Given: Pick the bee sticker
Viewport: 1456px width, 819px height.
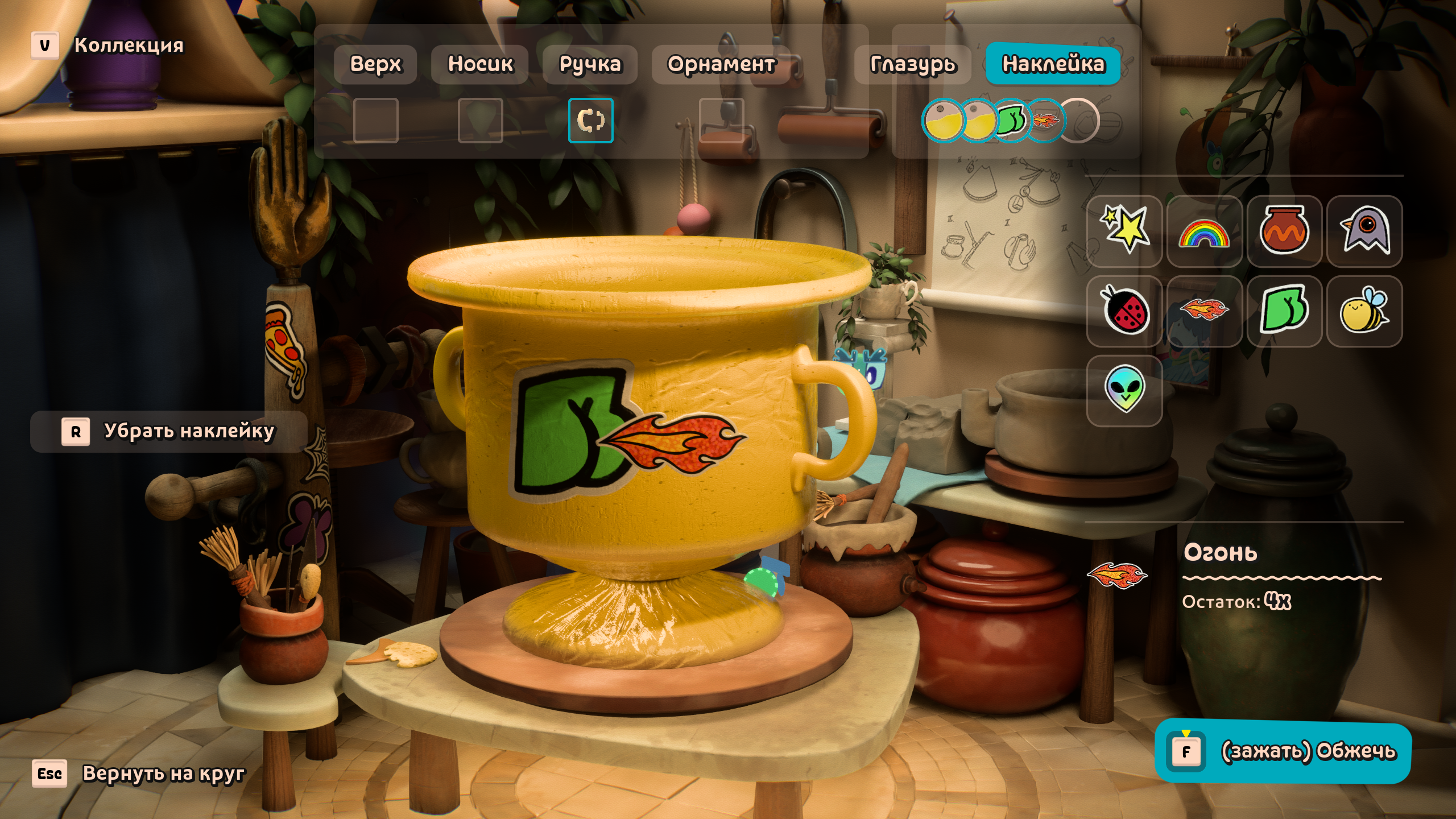Looking at the screenshot, I should [1364, 311].
